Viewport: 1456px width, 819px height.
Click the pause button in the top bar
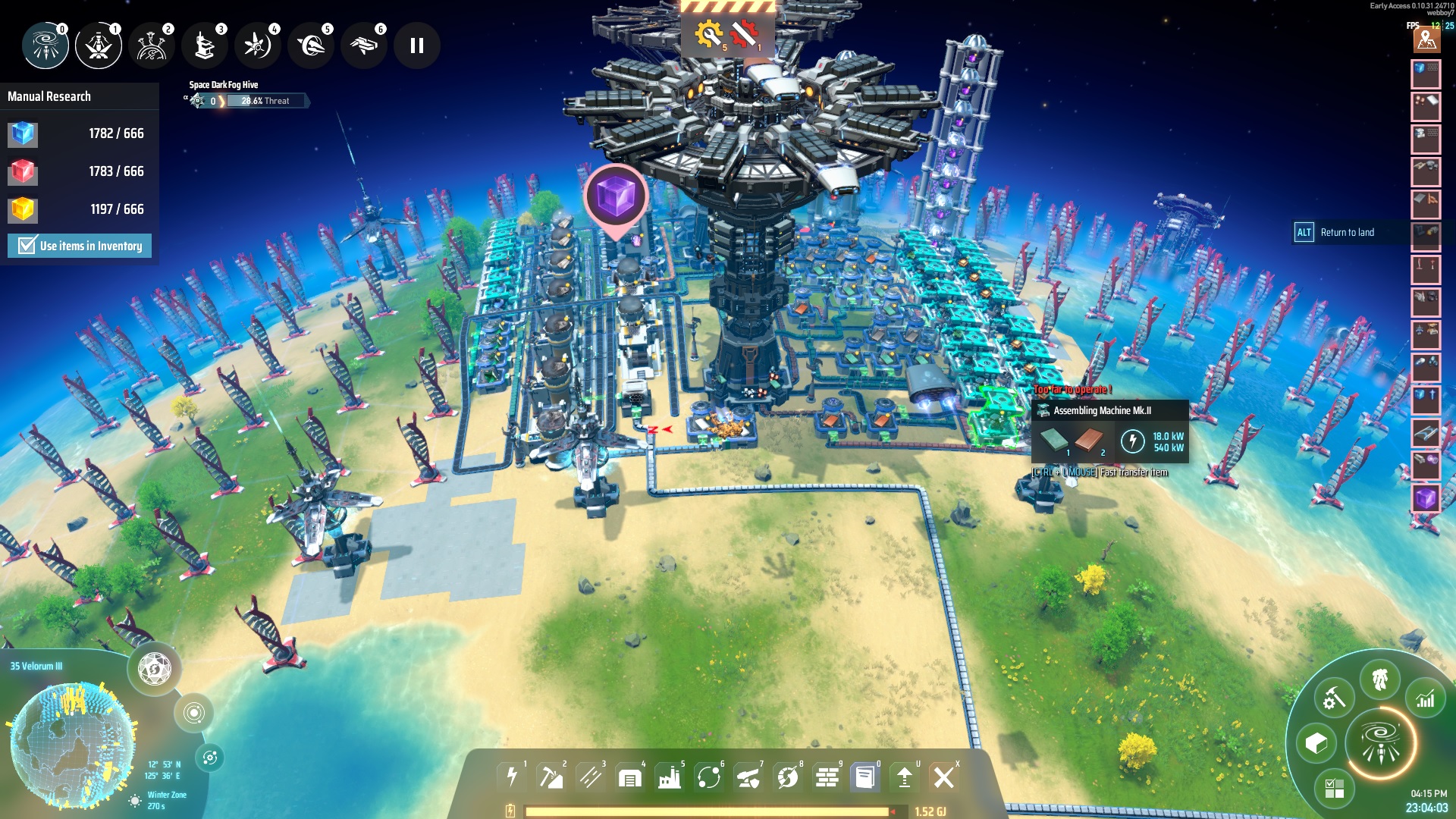tap(416, 45)
